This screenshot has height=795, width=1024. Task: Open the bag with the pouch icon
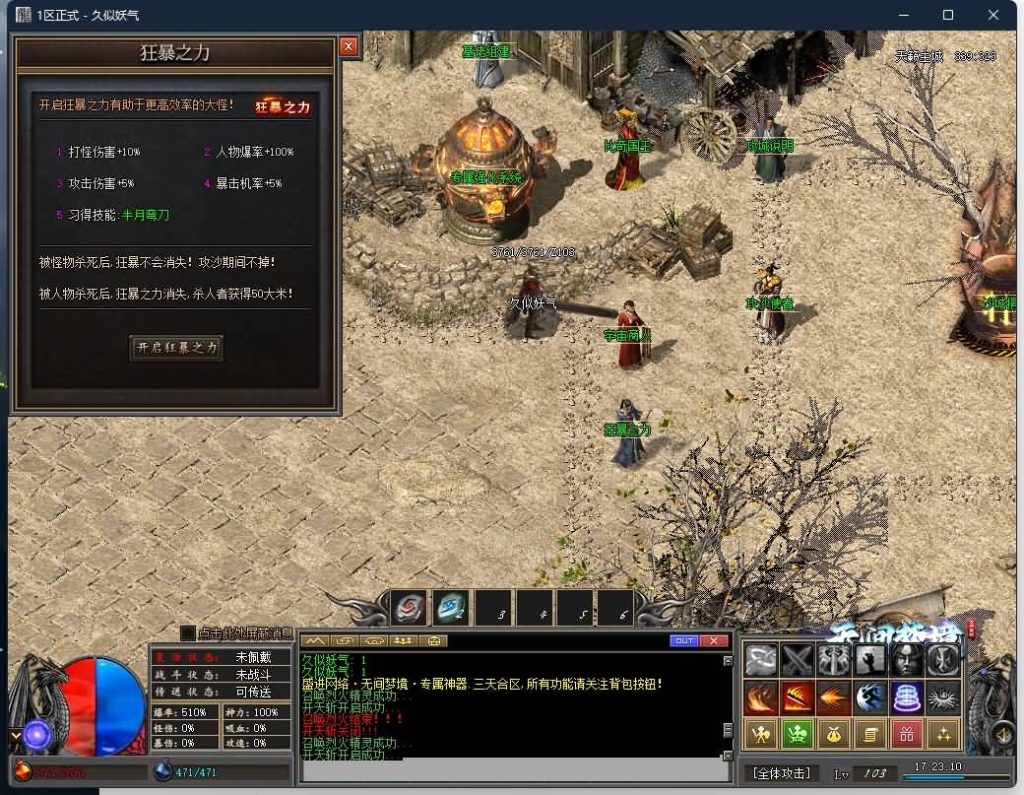(x=833, y=734)
